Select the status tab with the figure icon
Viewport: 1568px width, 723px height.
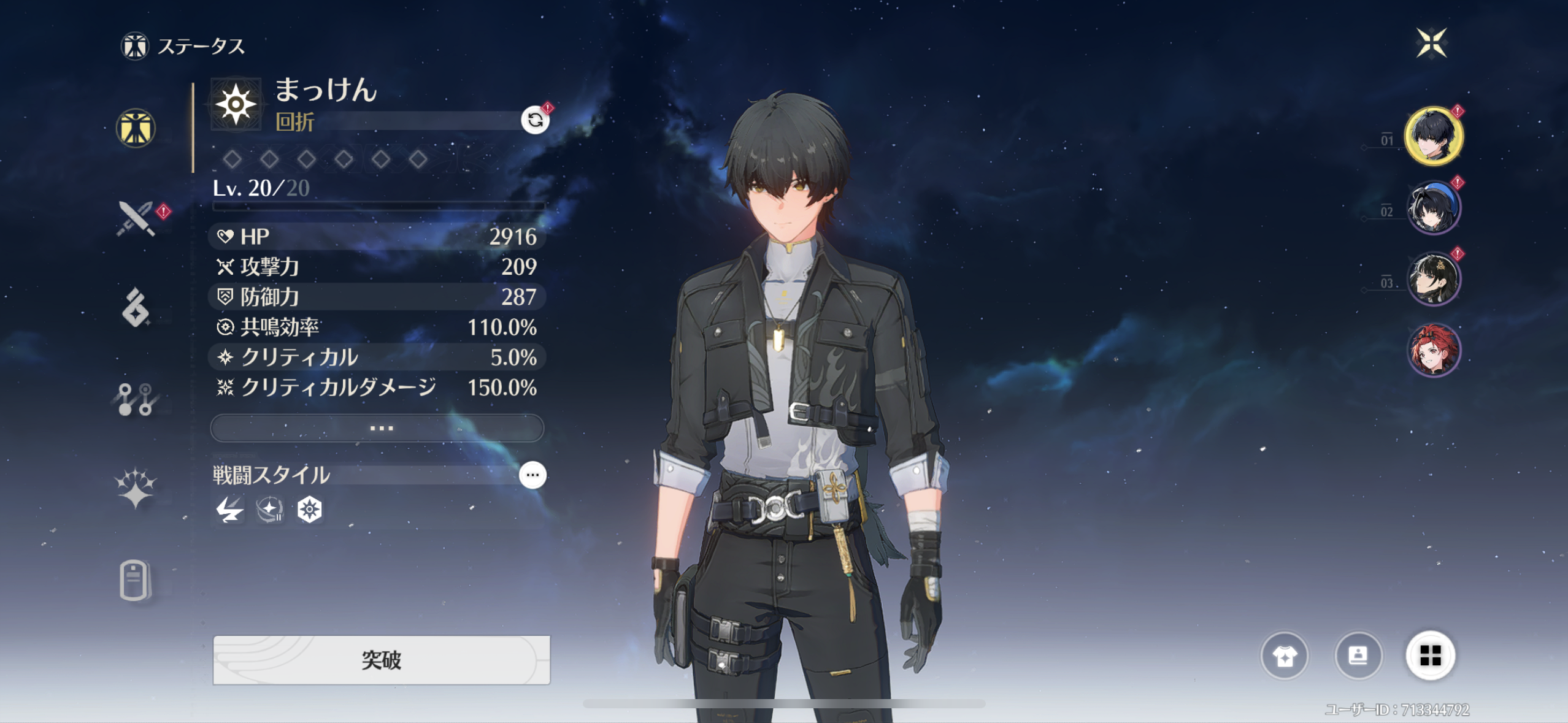tap(136, 128)
